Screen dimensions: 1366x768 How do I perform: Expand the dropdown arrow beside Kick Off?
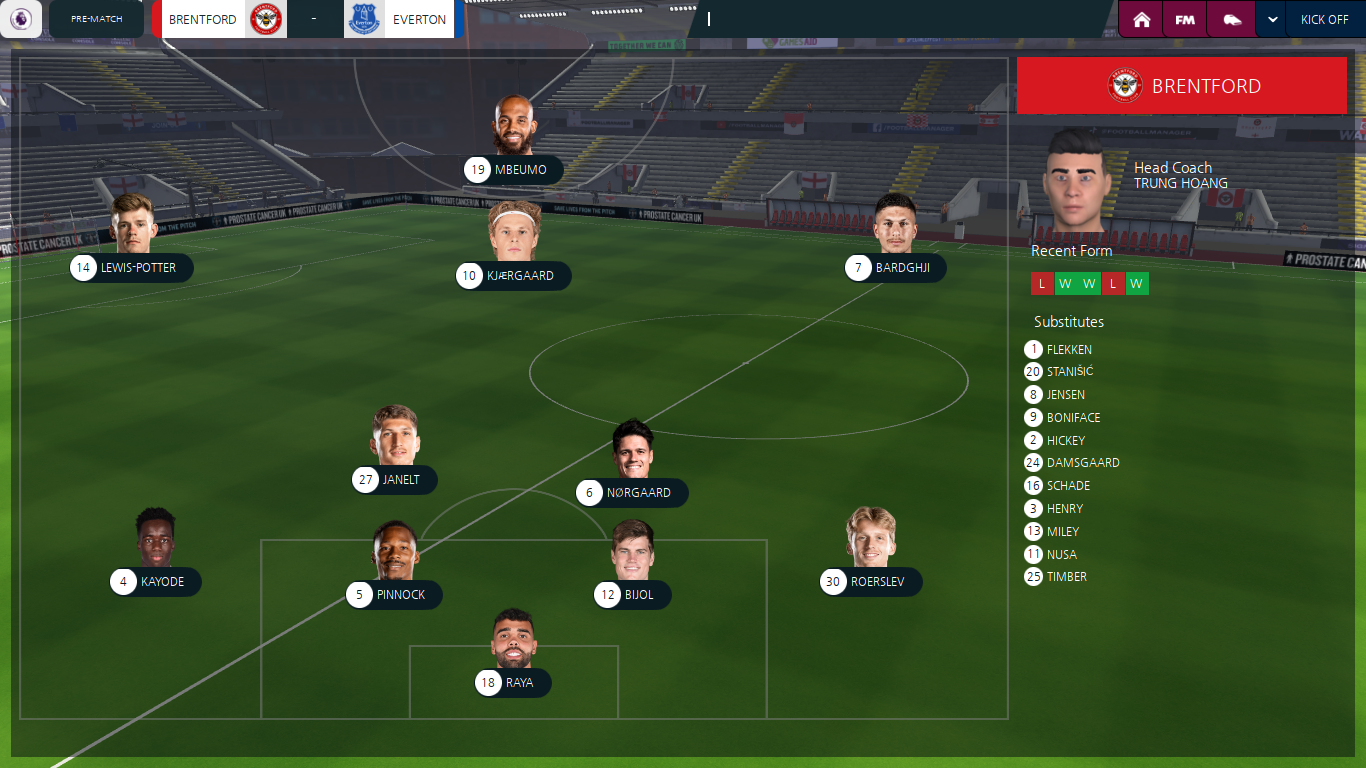click(1273, 20)
